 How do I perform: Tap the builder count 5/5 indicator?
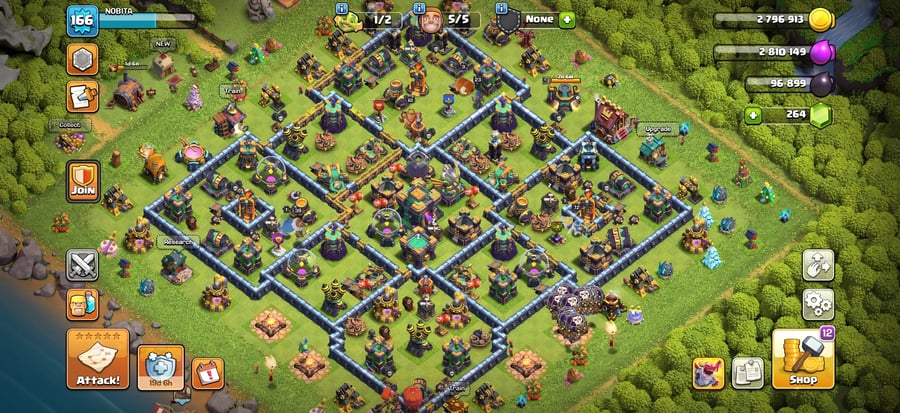446,19
